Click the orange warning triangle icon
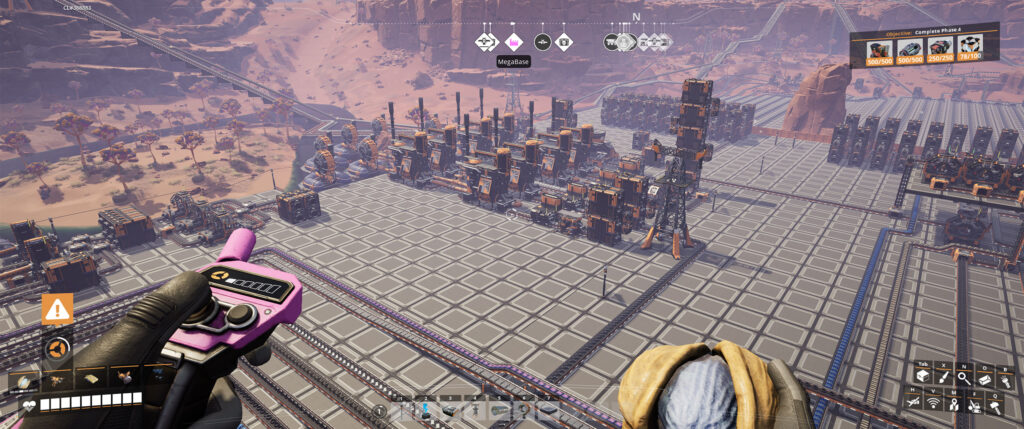This screenshot has width=1024, height=429. pos(57,309)
